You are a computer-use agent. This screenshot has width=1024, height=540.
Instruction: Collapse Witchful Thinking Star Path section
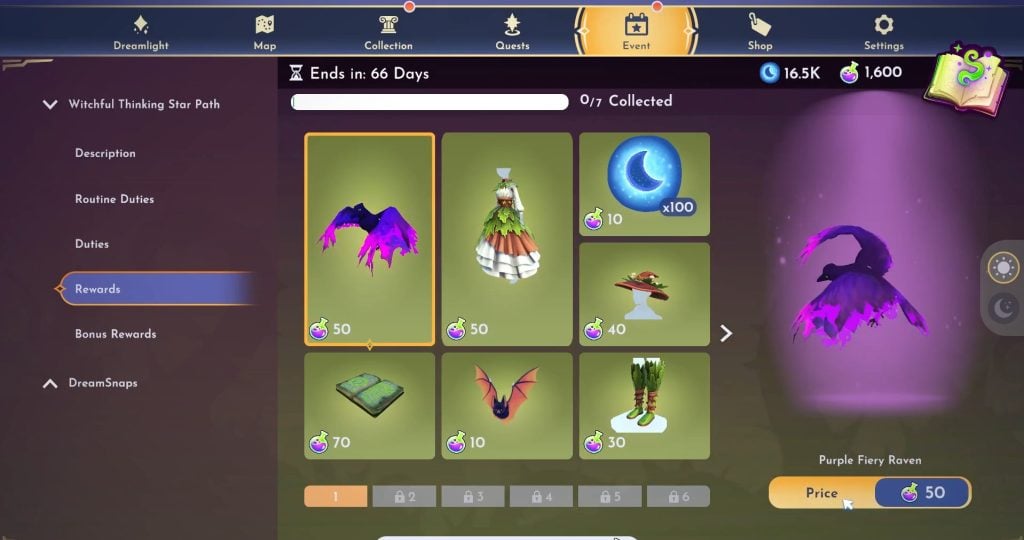(51, 104)
